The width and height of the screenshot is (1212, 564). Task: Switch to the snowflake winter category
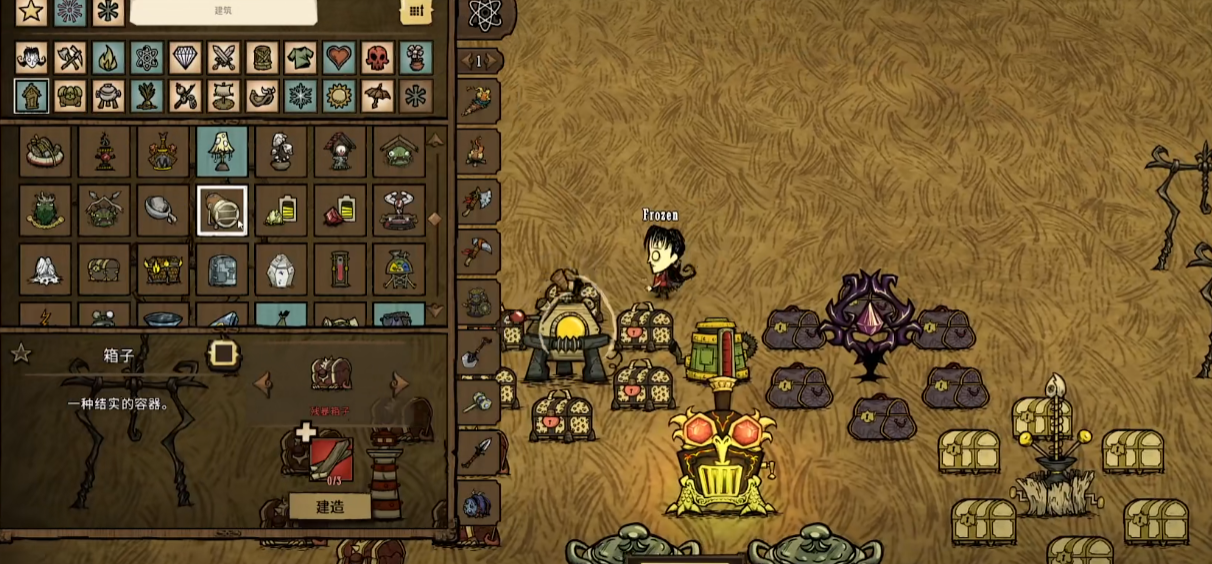pyautogui.click(x=301, y=96)
